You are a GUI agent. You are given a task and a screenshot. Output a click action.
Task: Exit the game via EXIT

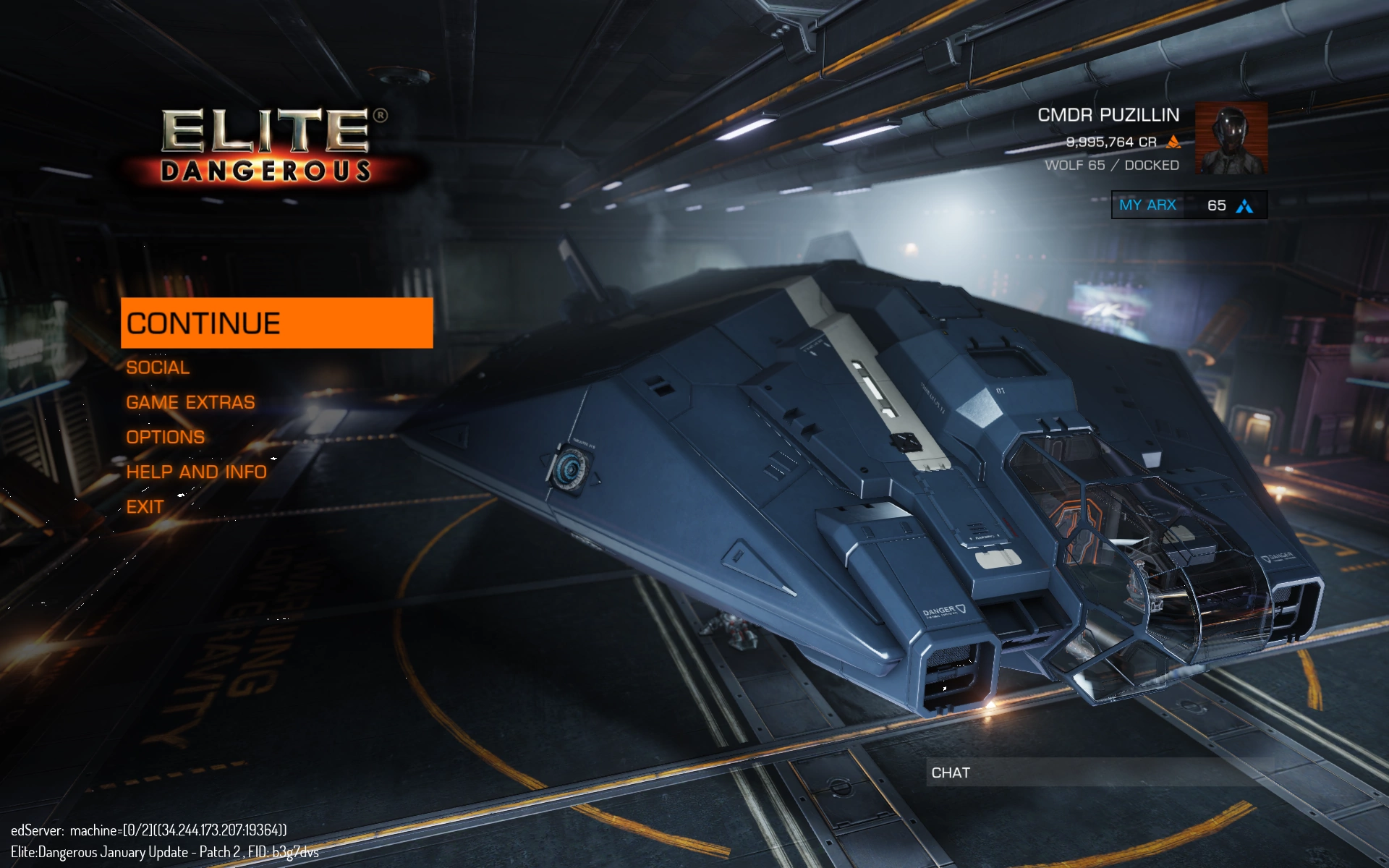click(145, 506)
